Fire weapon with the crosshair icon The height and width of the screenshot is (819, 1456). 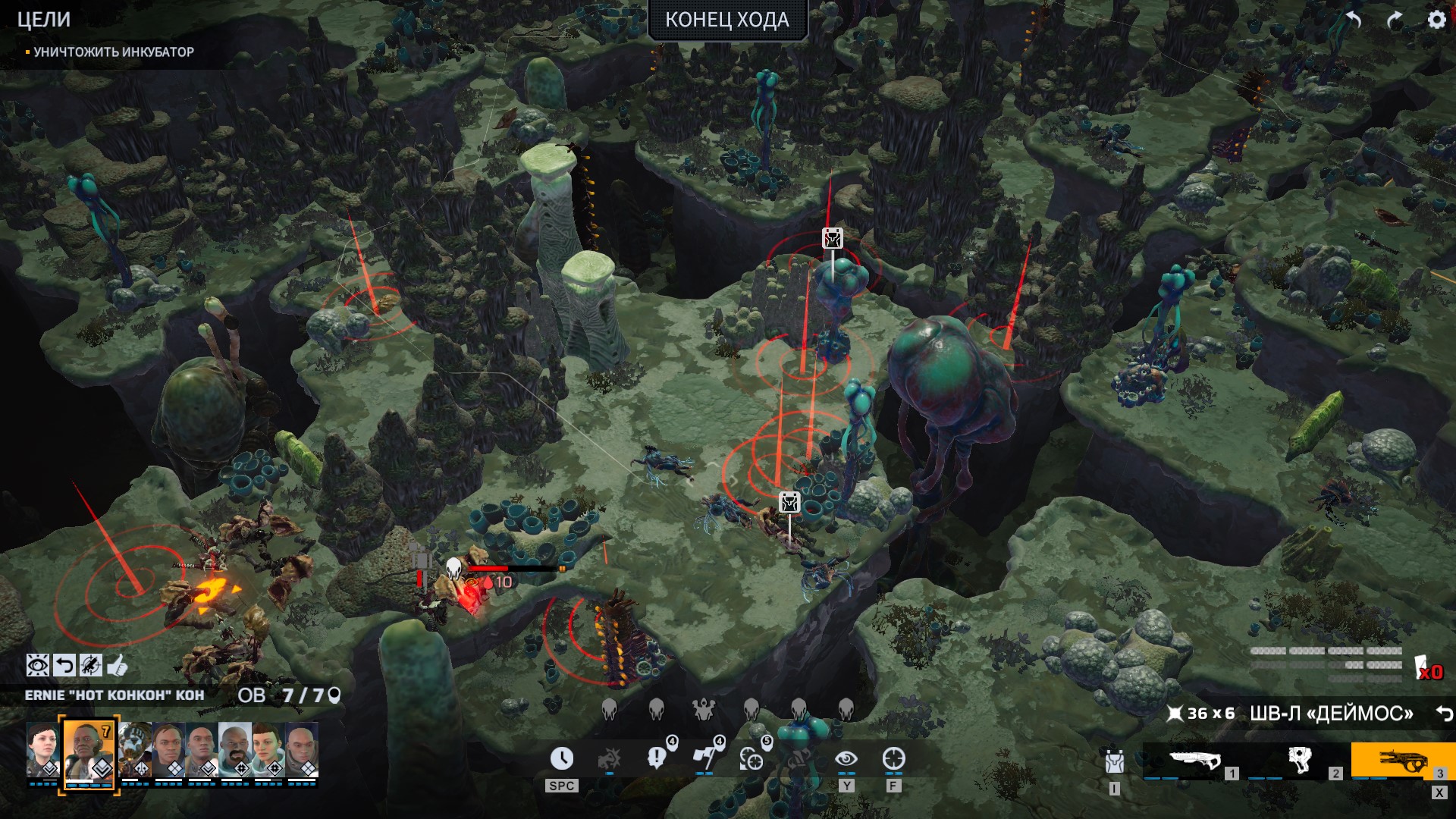click(x=893, y=758)
